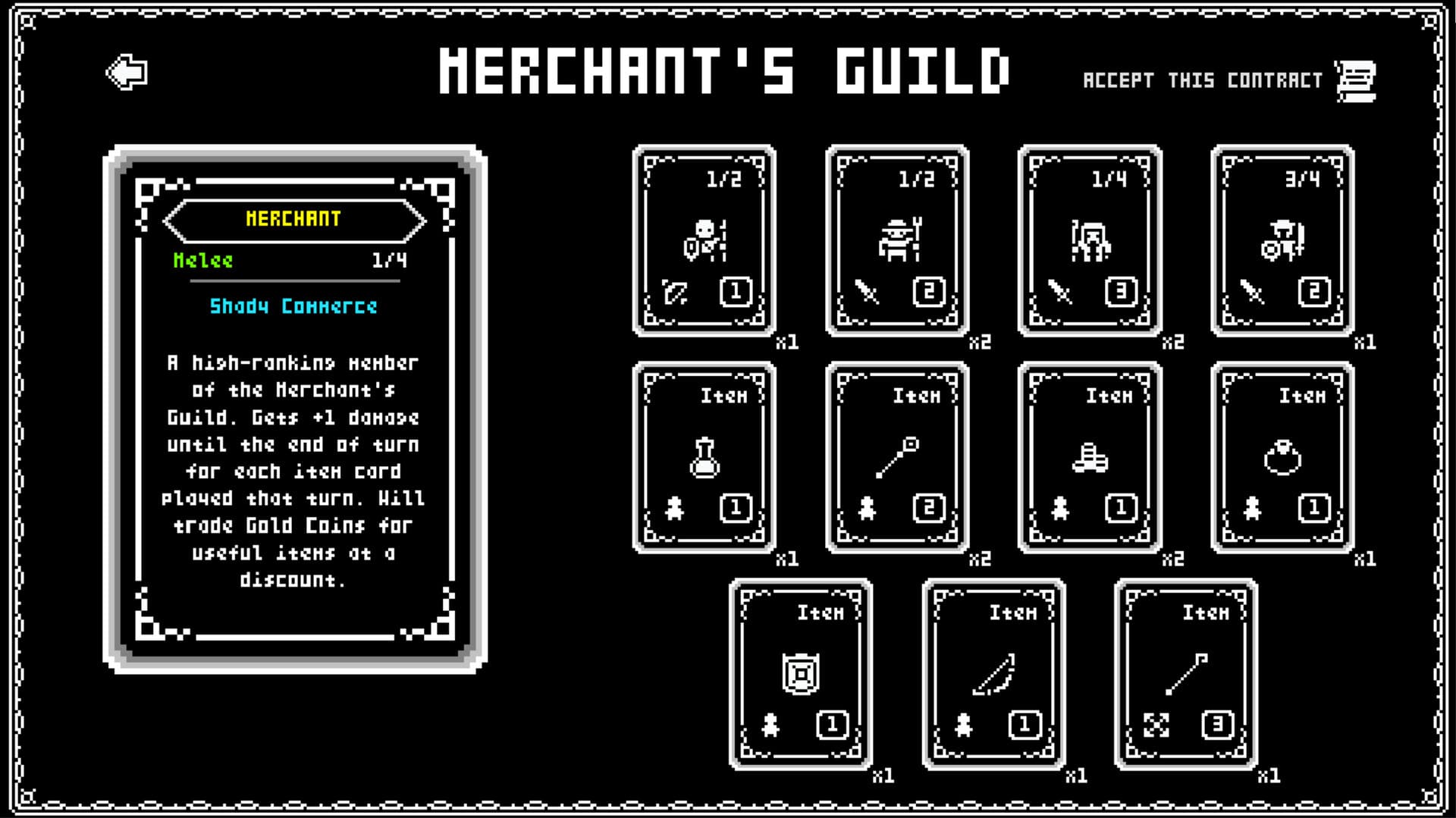Select the 1/4 armored knight card
Screen dimensions: 1456x818
coord(1091,240)
